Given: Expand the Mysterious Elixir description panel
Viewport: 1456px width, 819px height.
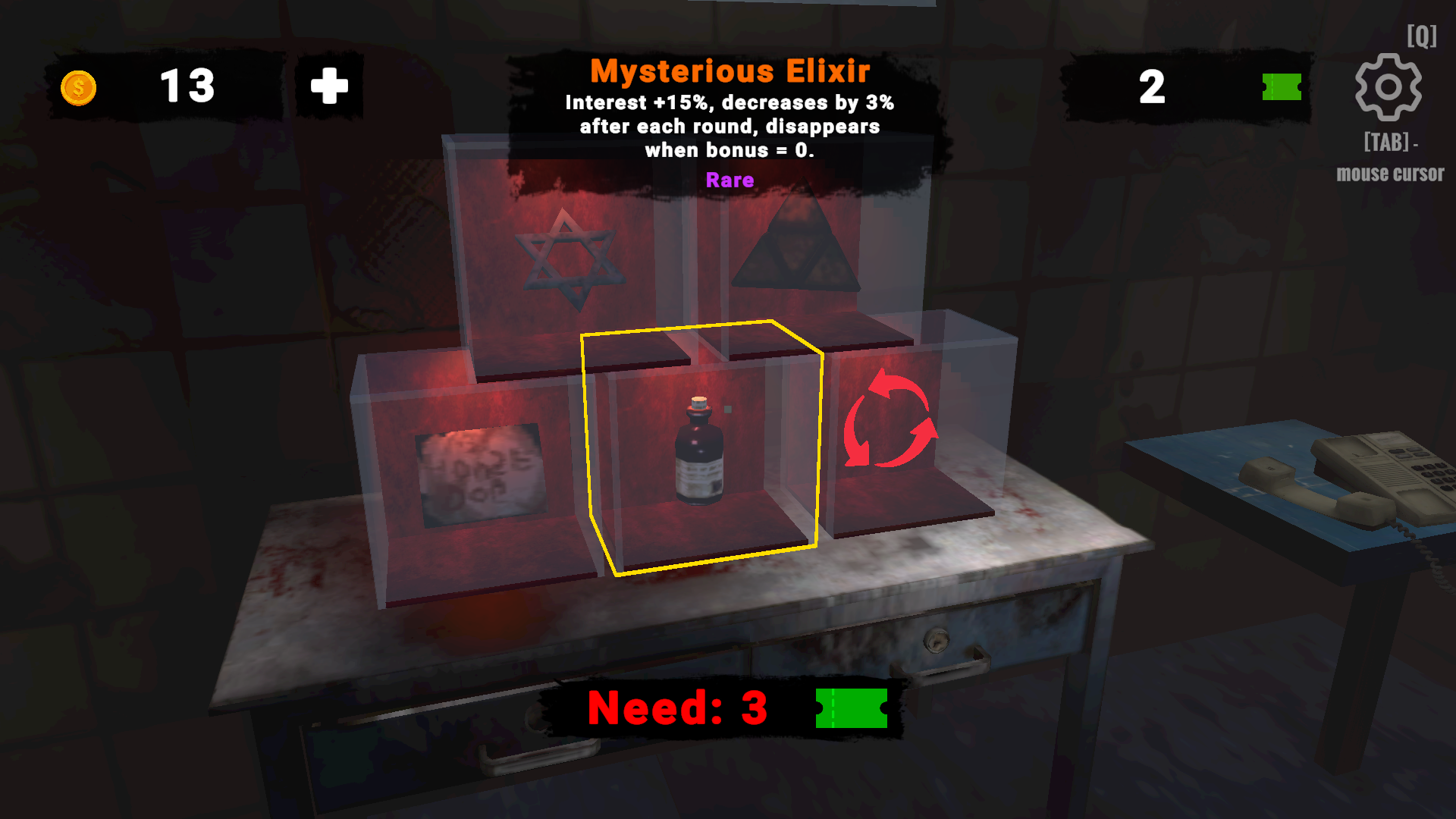Looking at the screenshot, I should coord(728,126).
